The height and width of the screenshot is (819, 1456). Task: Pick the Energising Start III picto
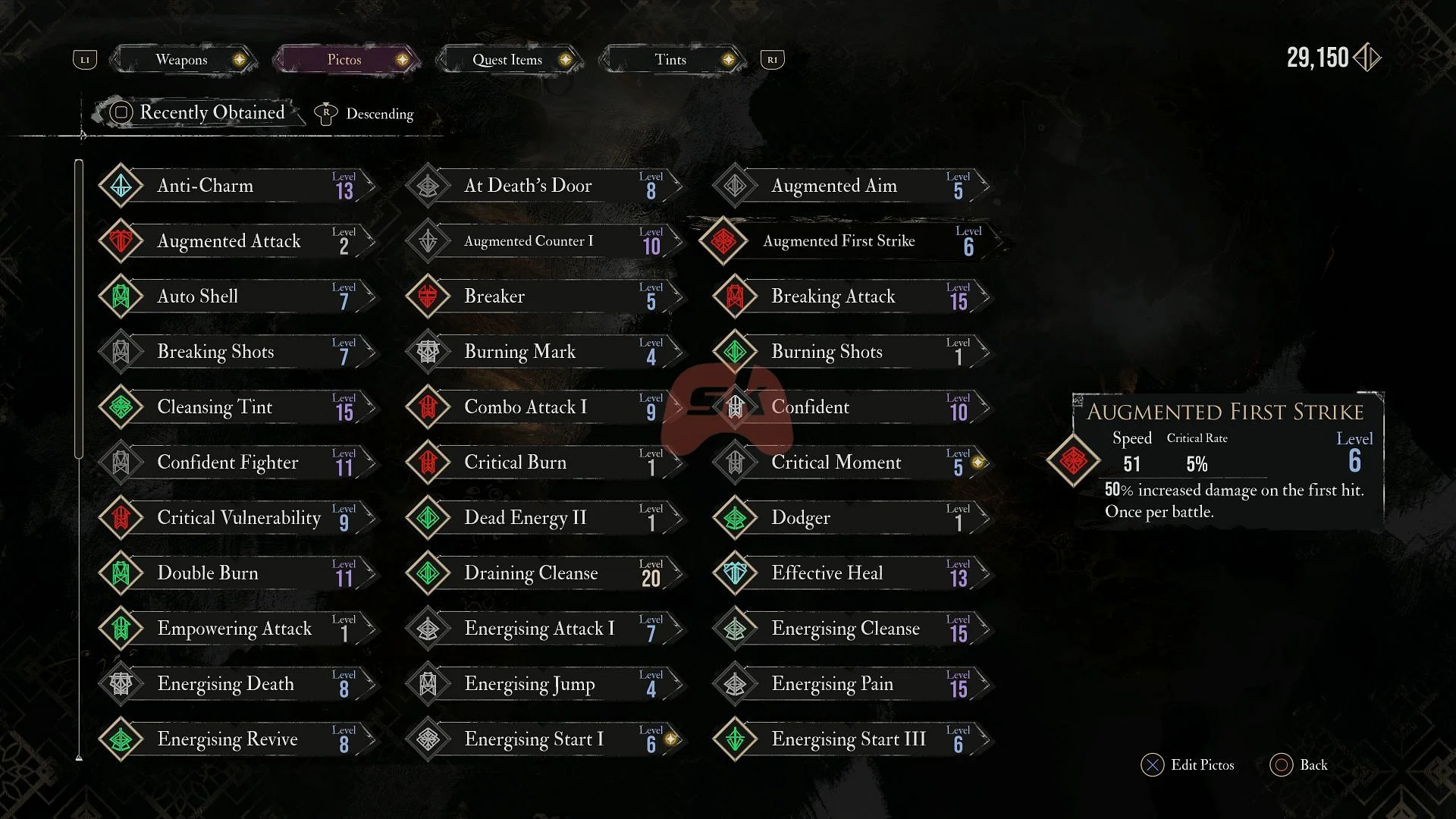click(851, 739)
